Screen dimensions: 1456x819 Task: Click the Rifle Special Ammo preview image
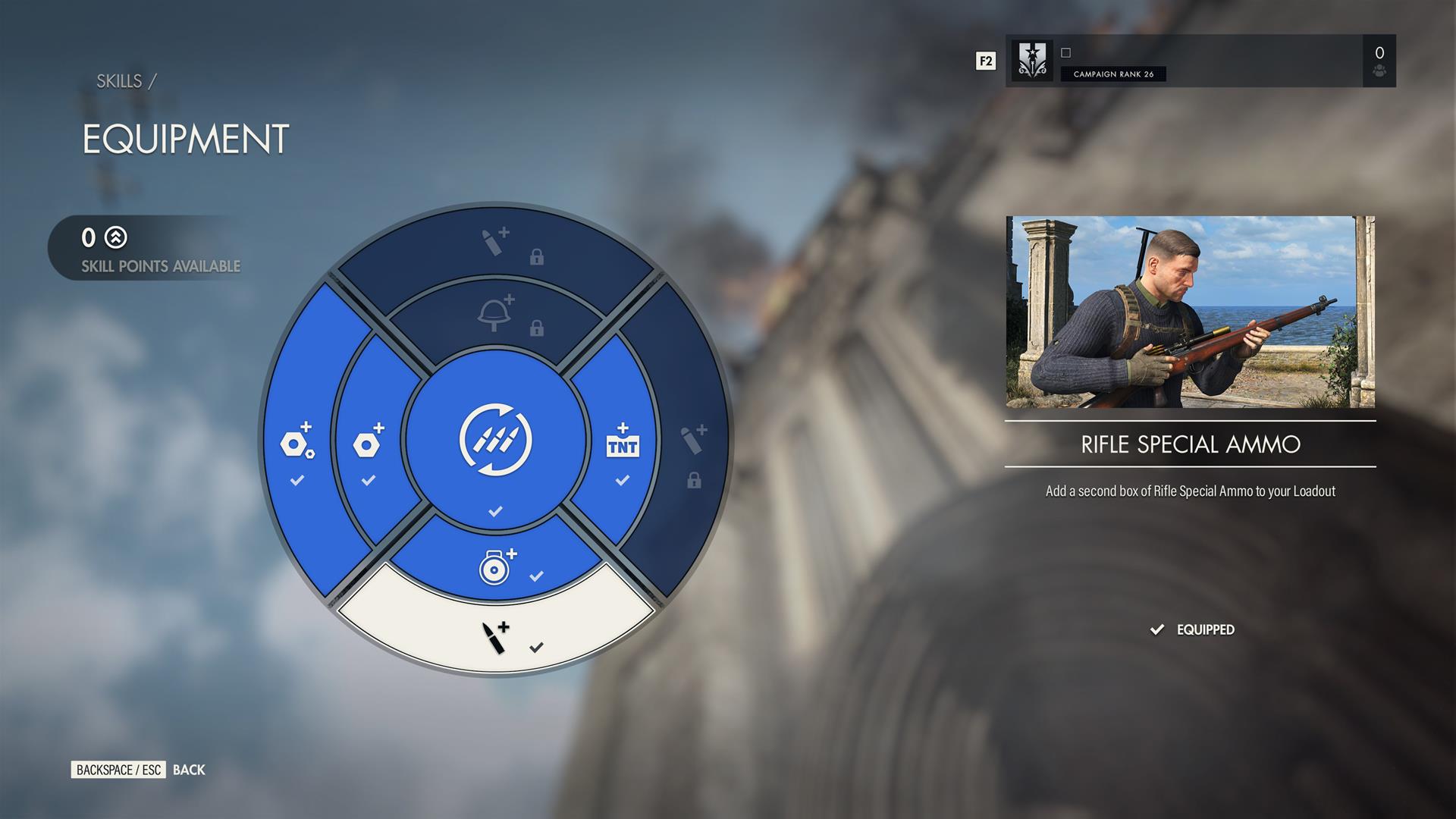pos(1190,312)
